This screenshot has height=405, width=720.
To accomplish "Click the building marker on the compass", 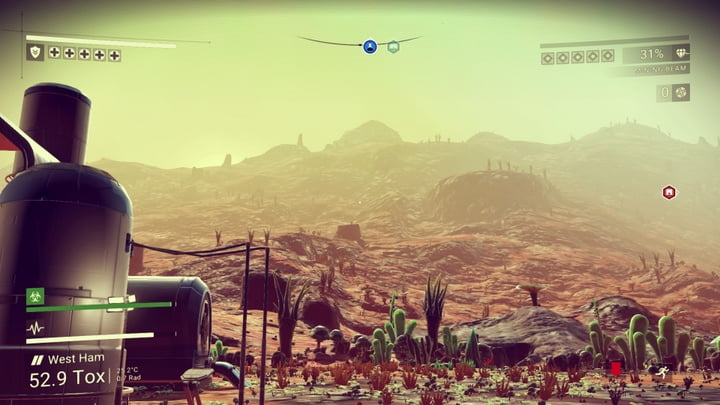I will click(x=393, y=46).
